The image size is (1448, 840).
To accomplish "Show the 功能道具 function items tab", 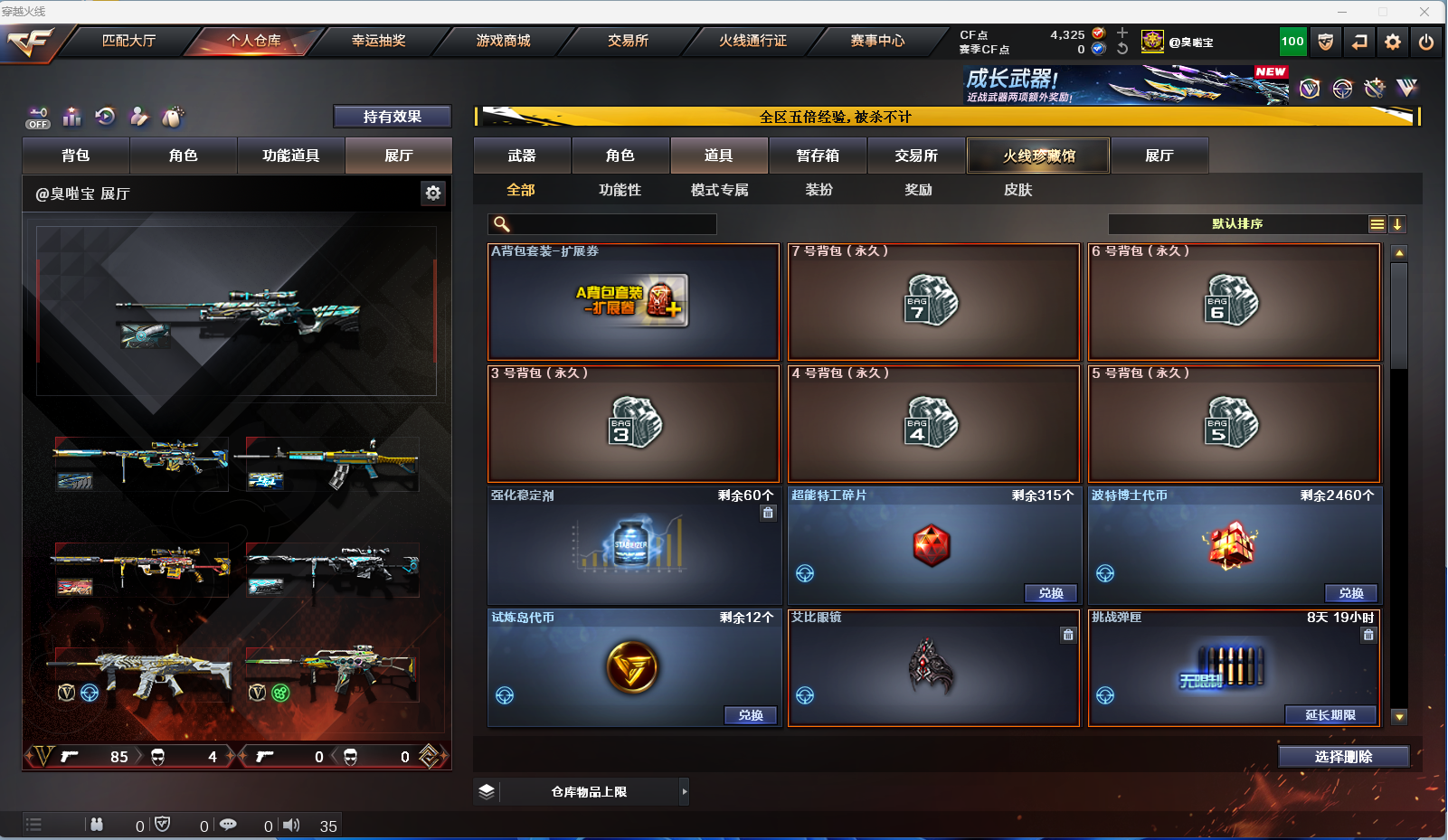I will coord(290,156).
